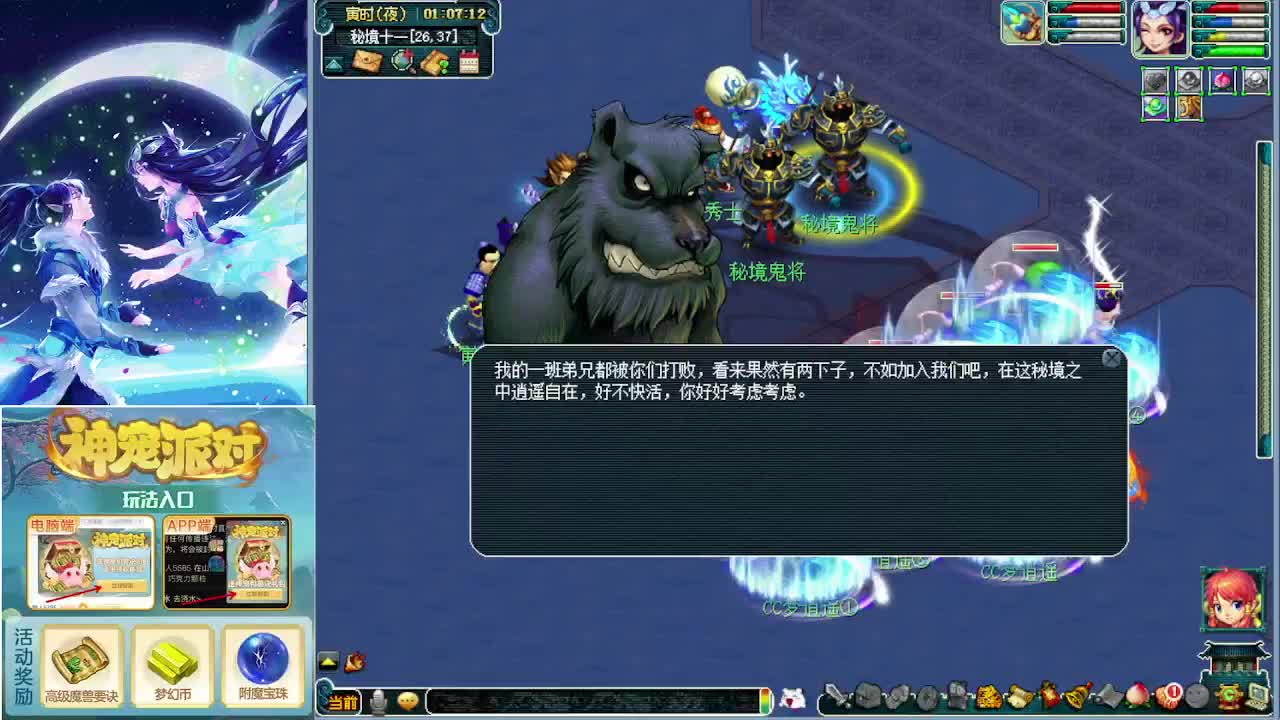The image size is (1280, 720).
Task: Expand the chat window using the green arrow
Action: point(329,661)
